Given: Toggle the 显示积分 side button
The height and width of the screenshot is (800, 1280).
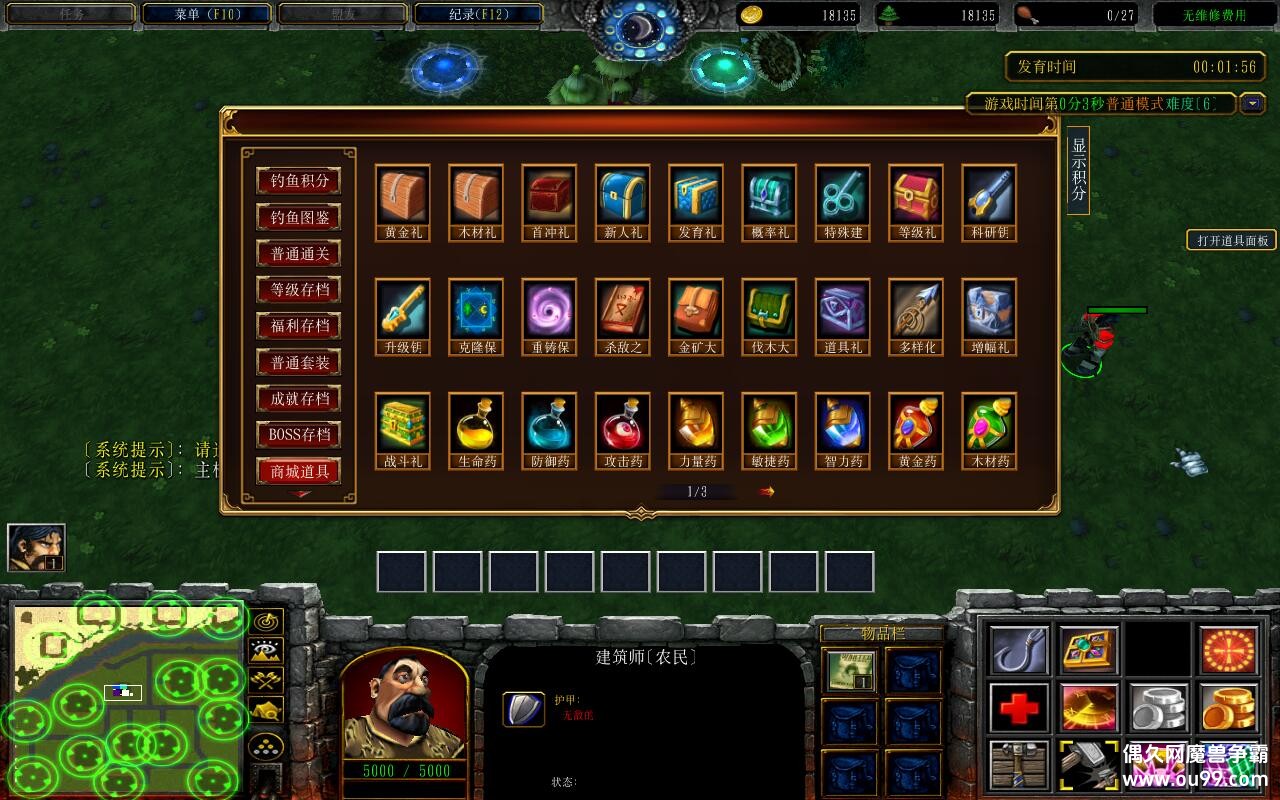Looking at the screenshot, I should coord(1078,170).
